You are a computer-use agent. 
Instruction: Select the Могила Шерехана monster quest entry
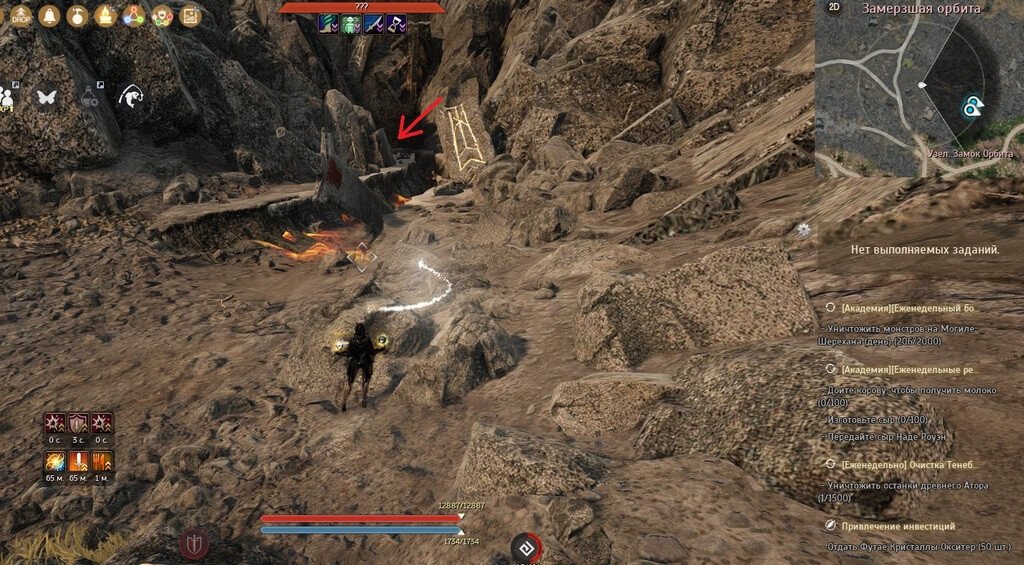910,334
